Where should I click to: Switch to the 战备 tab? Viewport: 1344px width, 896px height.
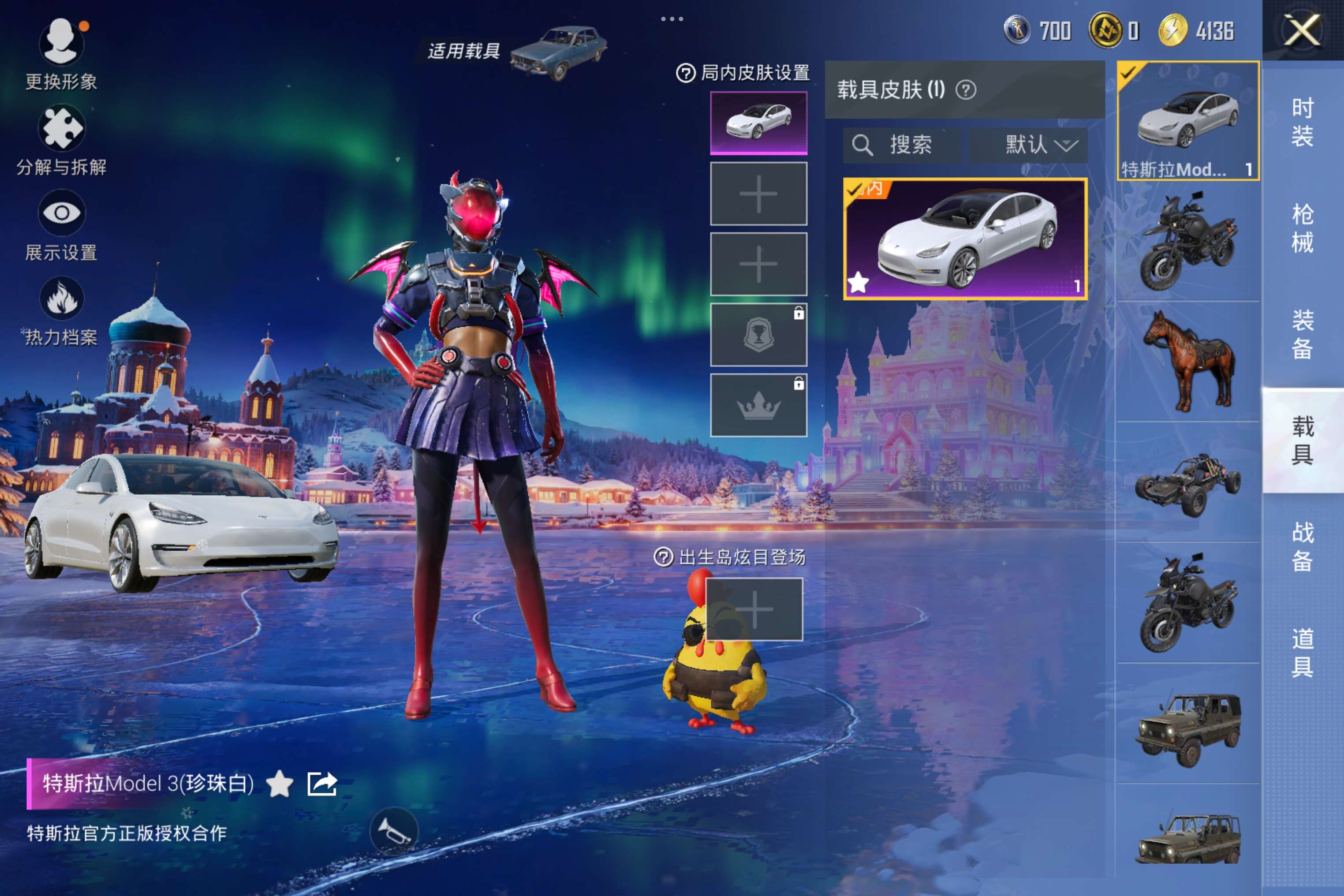coord(1302,547)
